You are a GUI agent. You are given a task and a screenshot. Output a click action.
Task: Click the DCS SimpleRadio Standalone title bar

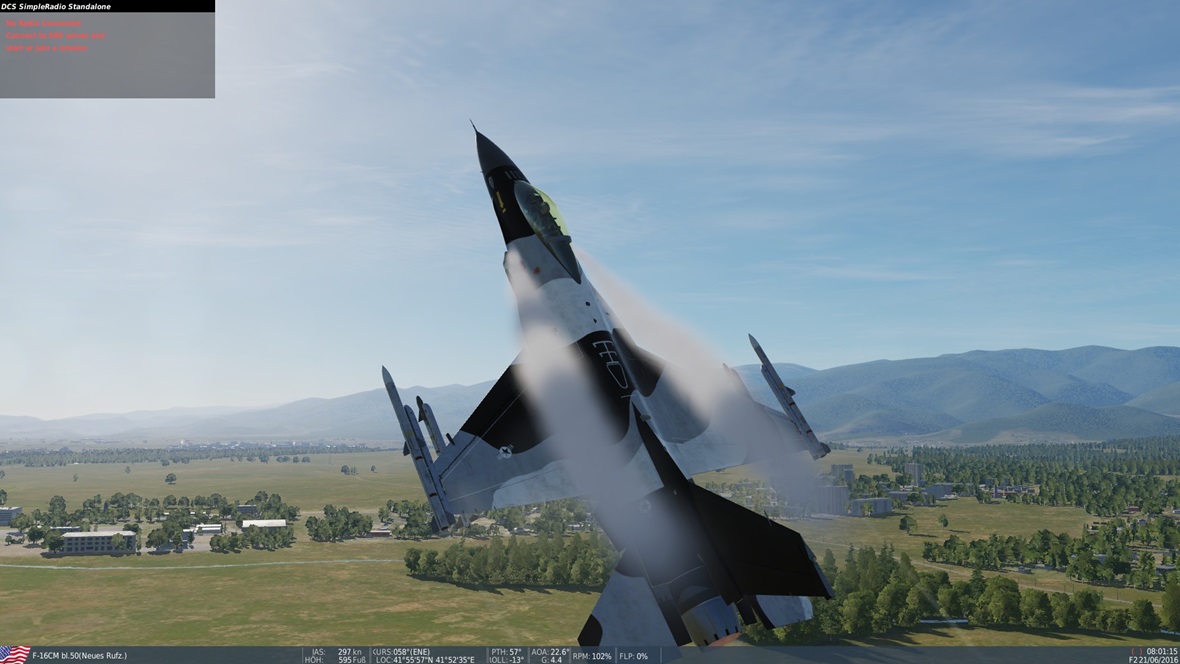click(x=107, y=6)
